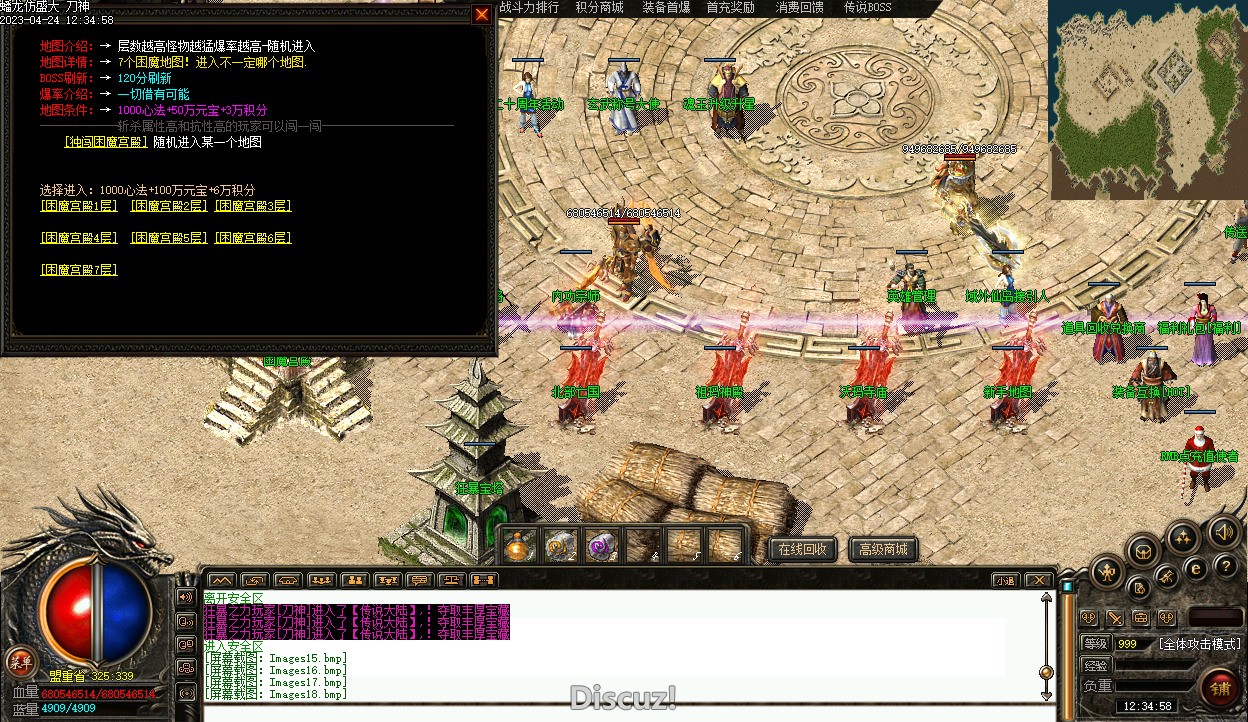Open the 积分商城 points shop

599,8
